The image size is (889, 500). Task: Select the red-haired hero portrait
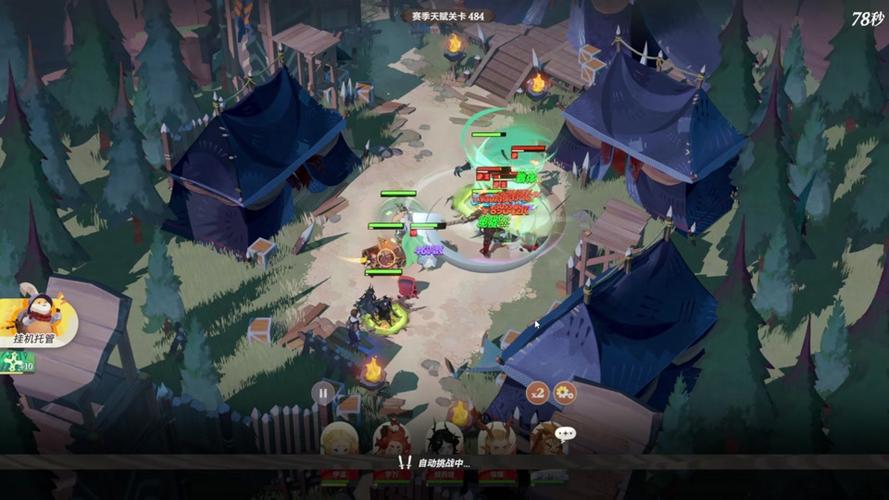(391, 440)
